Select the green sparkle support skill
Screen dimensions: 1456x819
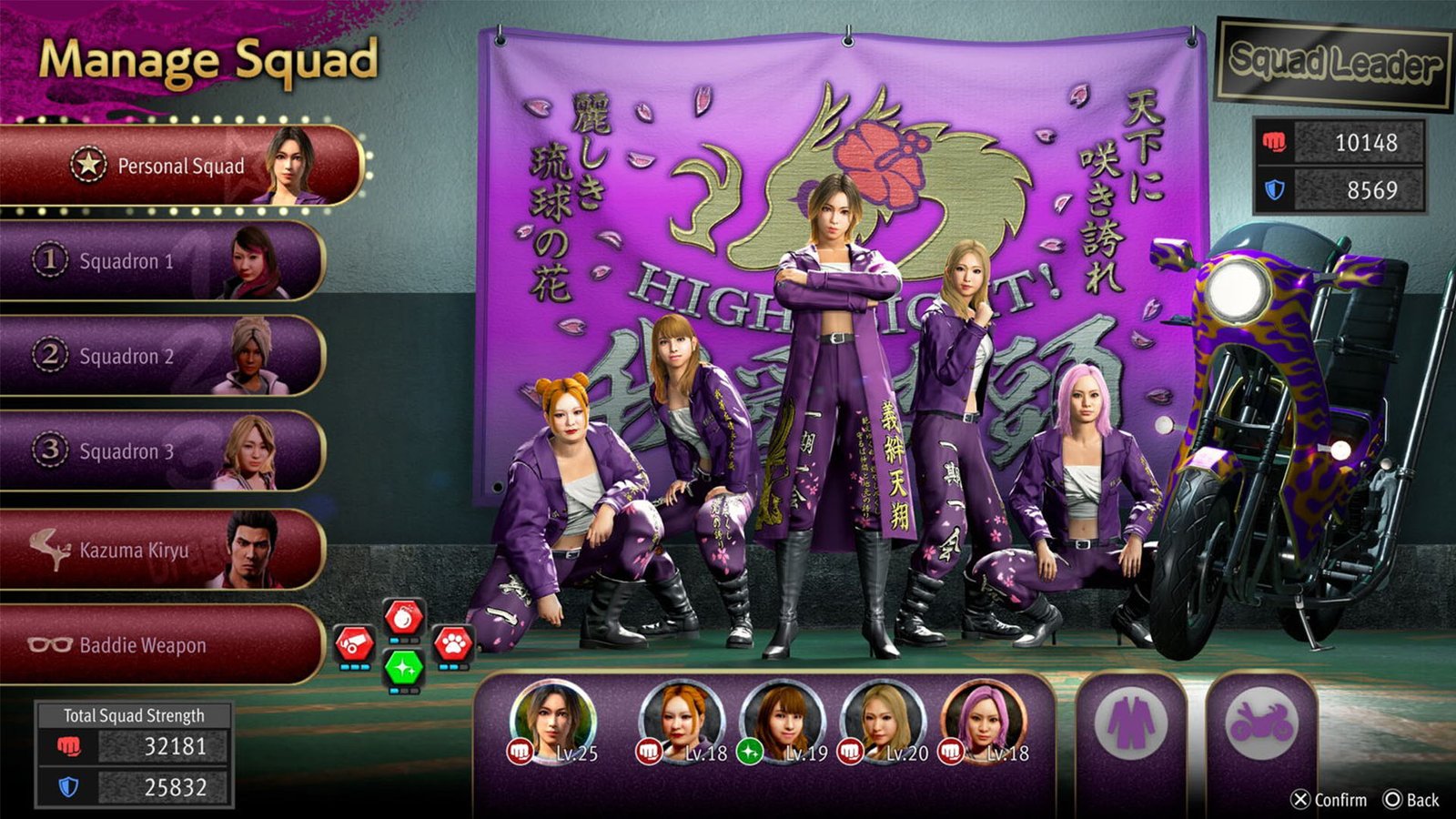point(404,668)
